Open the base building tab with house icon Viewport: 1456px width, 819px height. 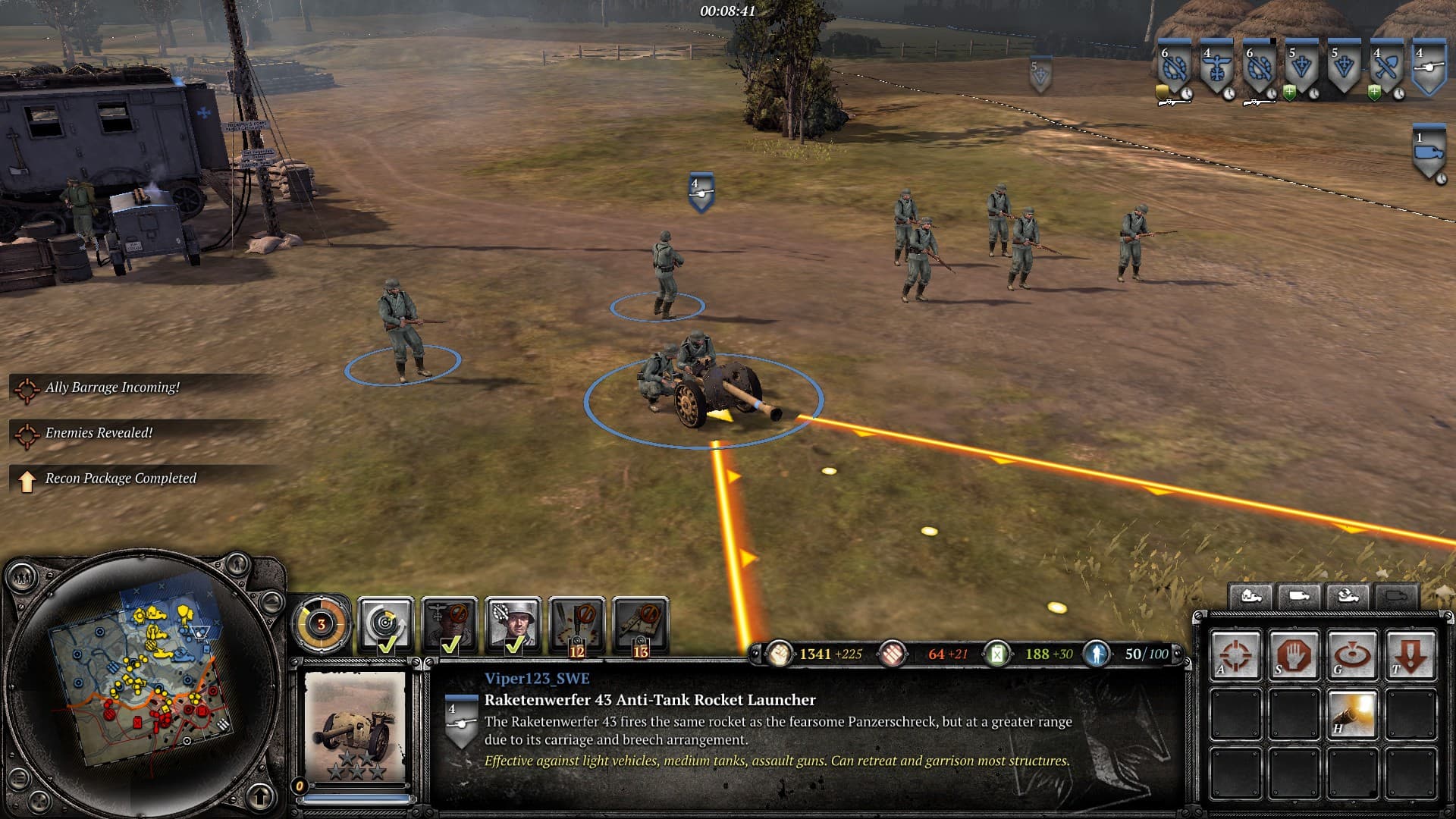pos(1251,597)
